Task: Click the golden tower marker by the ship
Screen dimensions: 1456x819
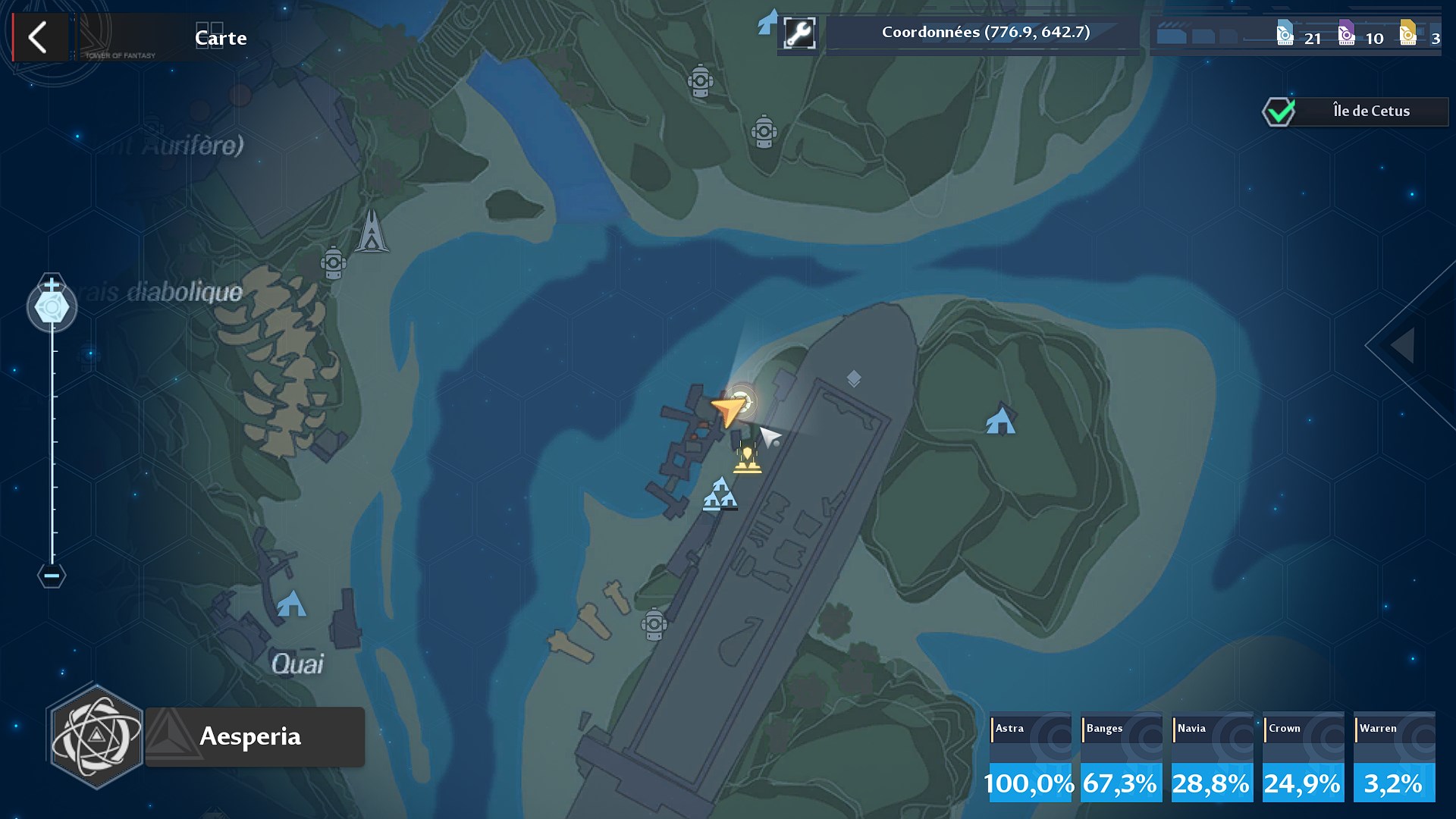Action: click(x=747, y=458)
